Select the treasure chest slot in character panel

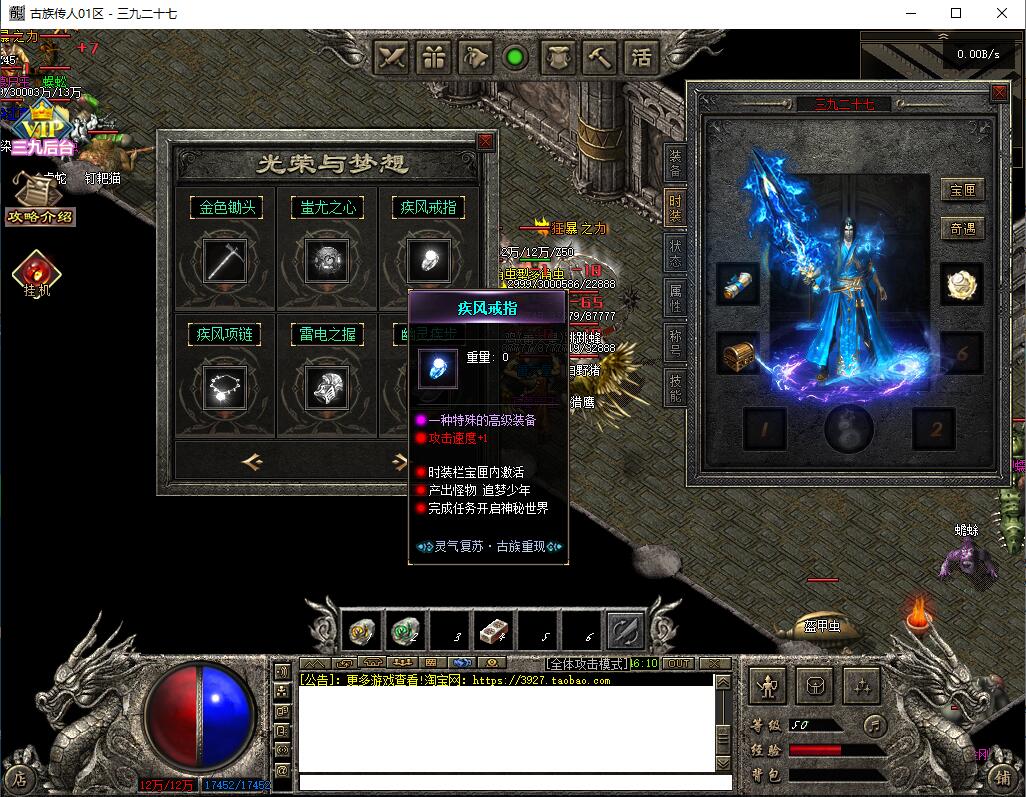(738, 354)
